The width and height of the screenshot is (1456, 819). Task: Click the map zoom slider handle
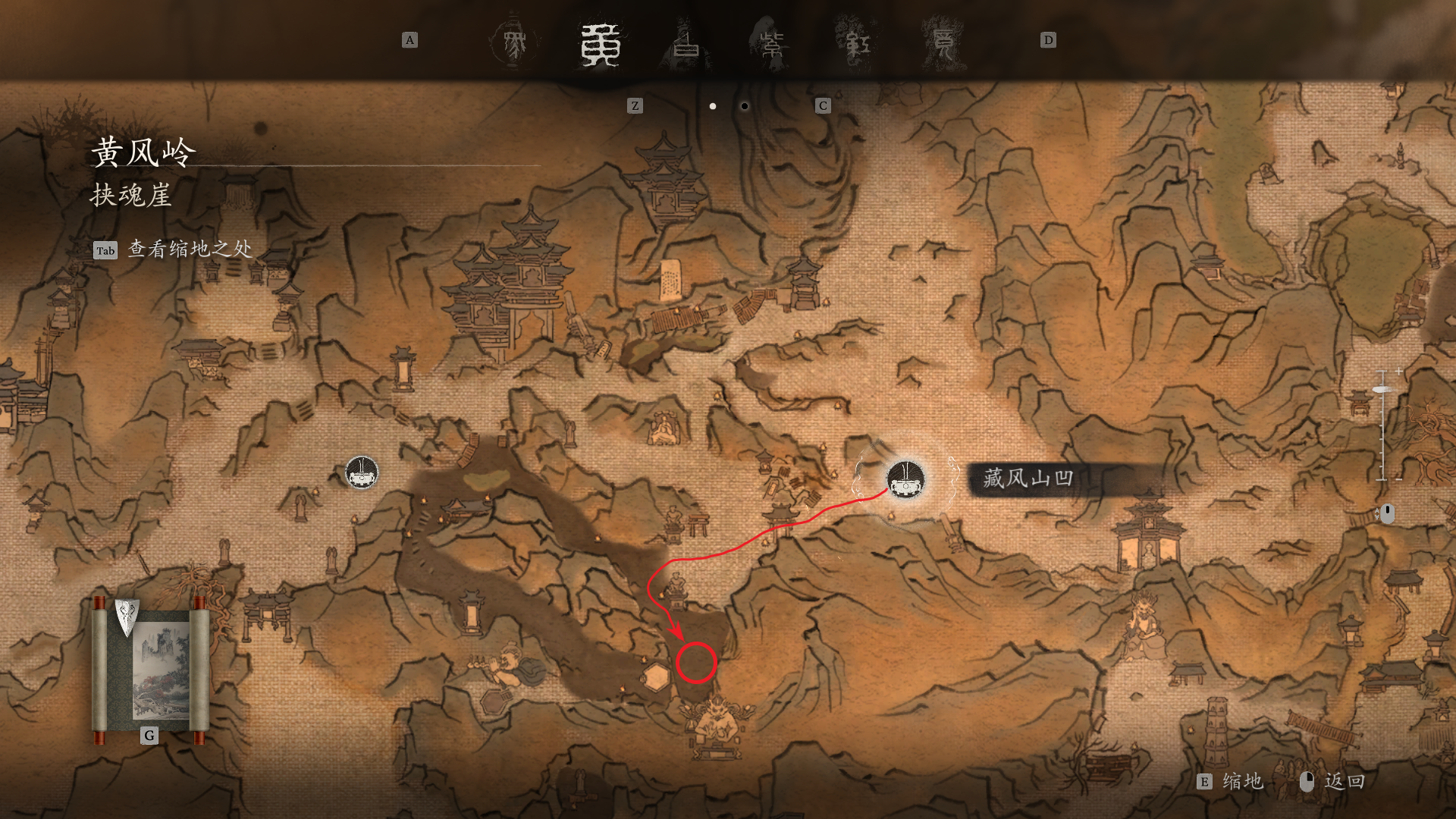(x=1382, y=389)
